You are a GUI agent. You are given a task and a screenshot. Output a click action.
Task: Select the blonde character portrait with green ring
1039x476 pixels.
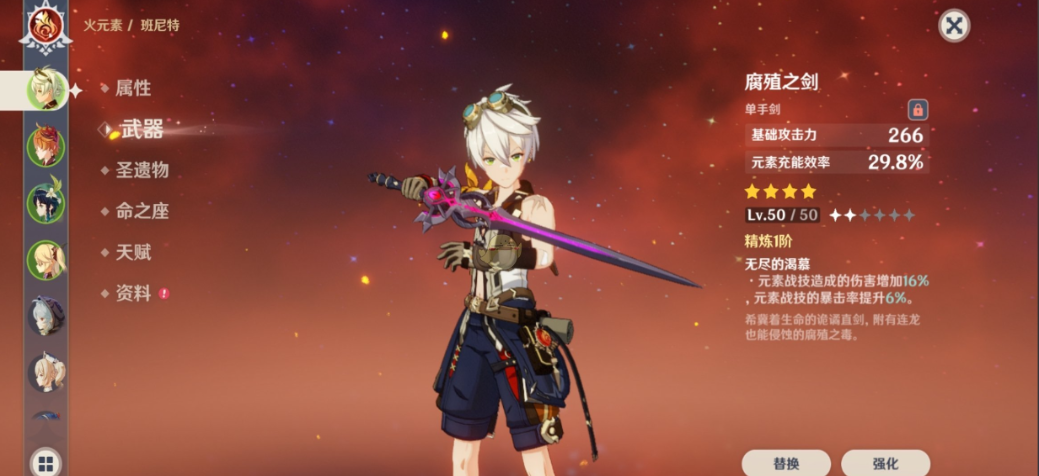pos(46,260)
